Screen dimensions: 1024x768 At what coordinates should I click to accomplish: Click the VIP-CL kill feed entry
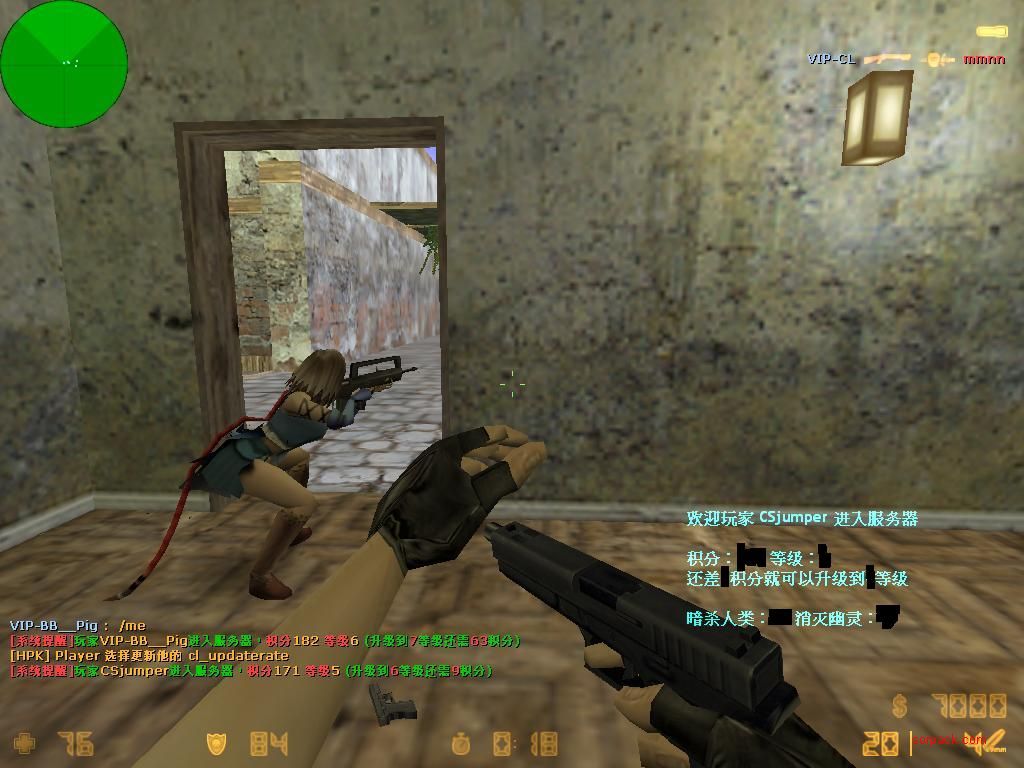click(906, 59)
